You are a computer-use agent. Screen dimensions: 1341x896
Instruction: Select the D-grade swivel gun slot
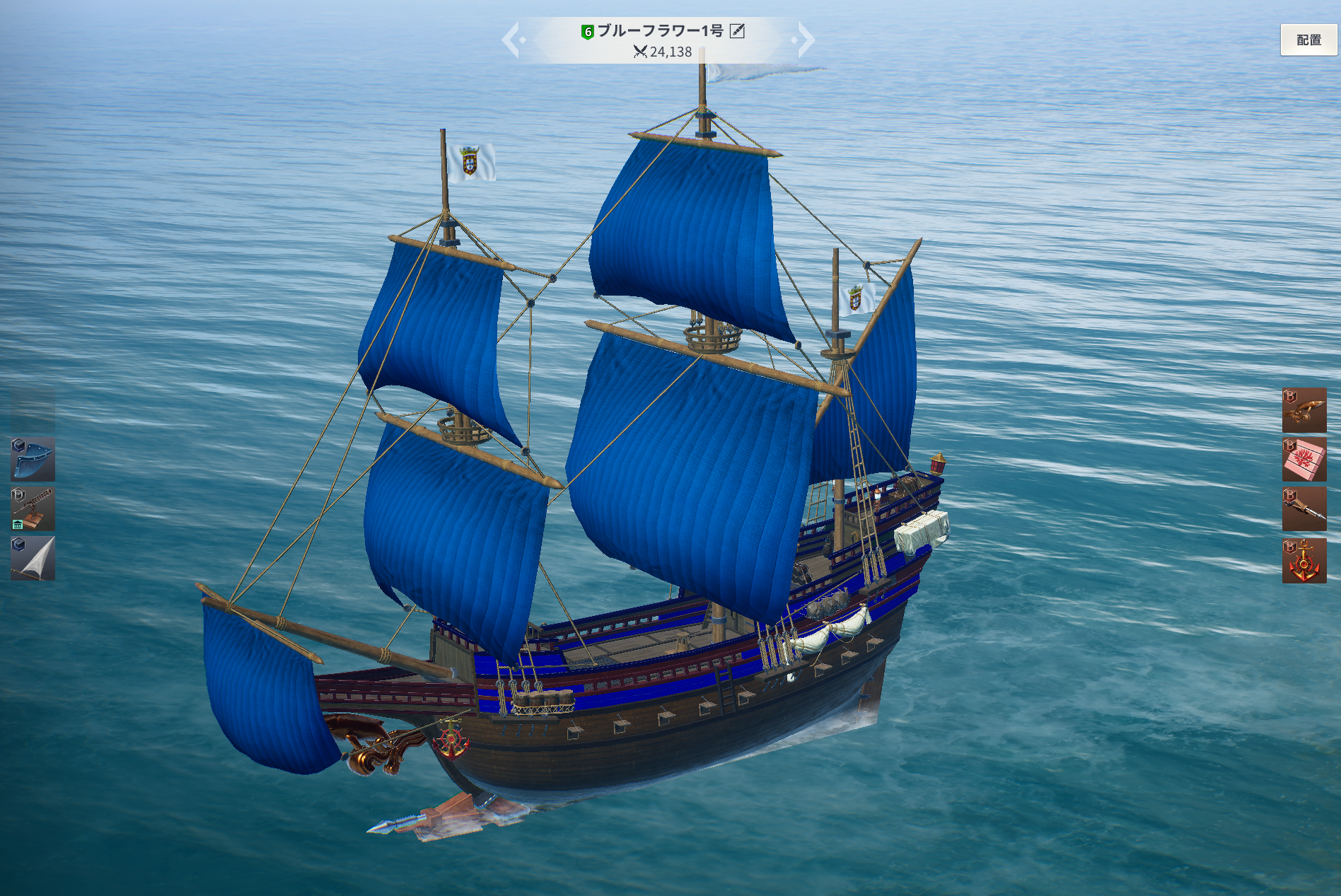point(33,508)
